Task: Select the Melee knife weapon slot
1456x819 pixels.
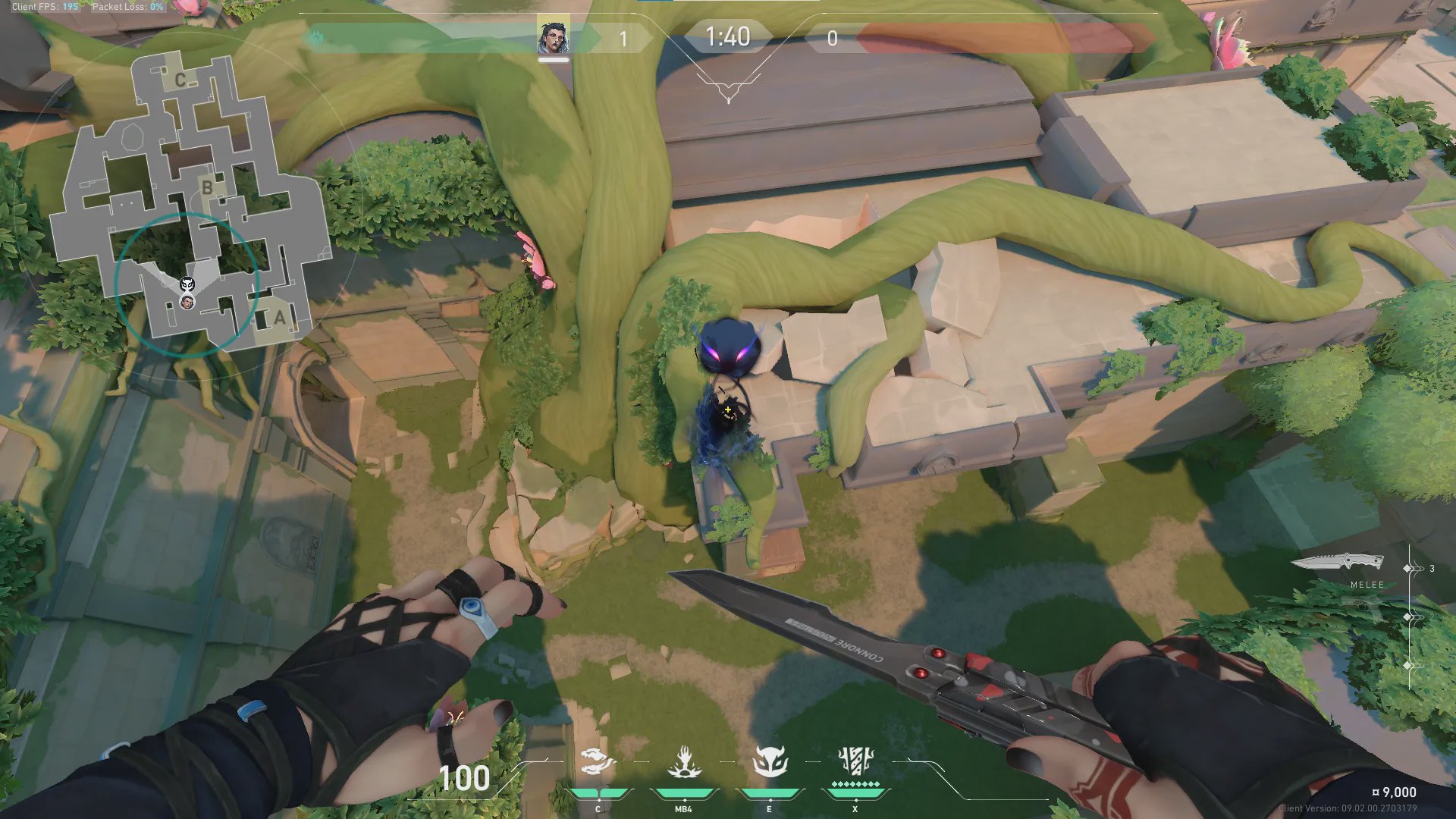Action: pos(1337,563)
